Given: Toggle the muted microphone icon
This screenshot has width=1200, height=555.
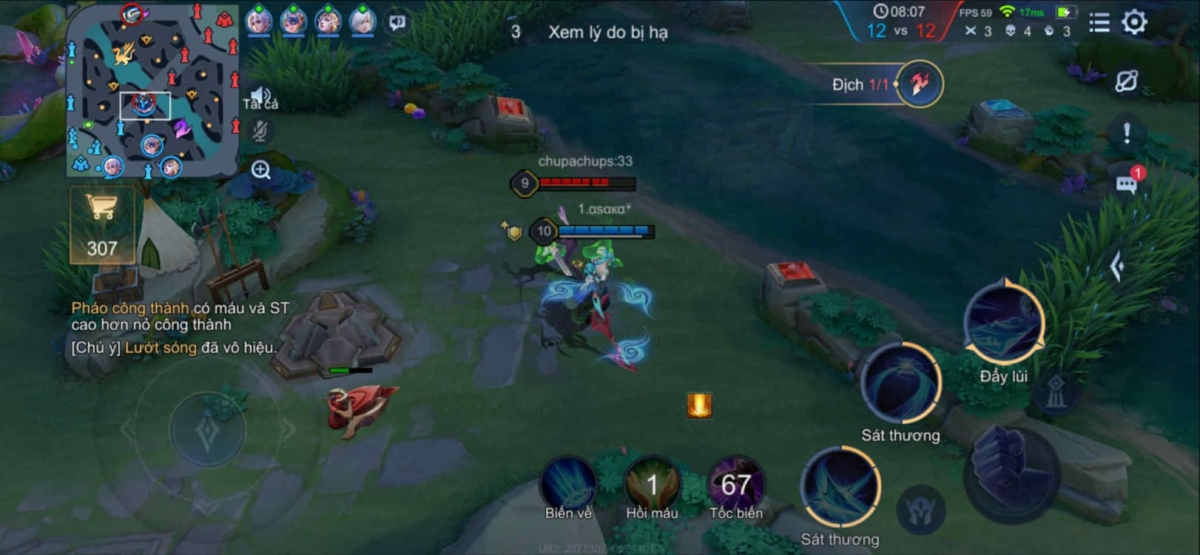Looking at the screenshot, I should coord(260,131).
